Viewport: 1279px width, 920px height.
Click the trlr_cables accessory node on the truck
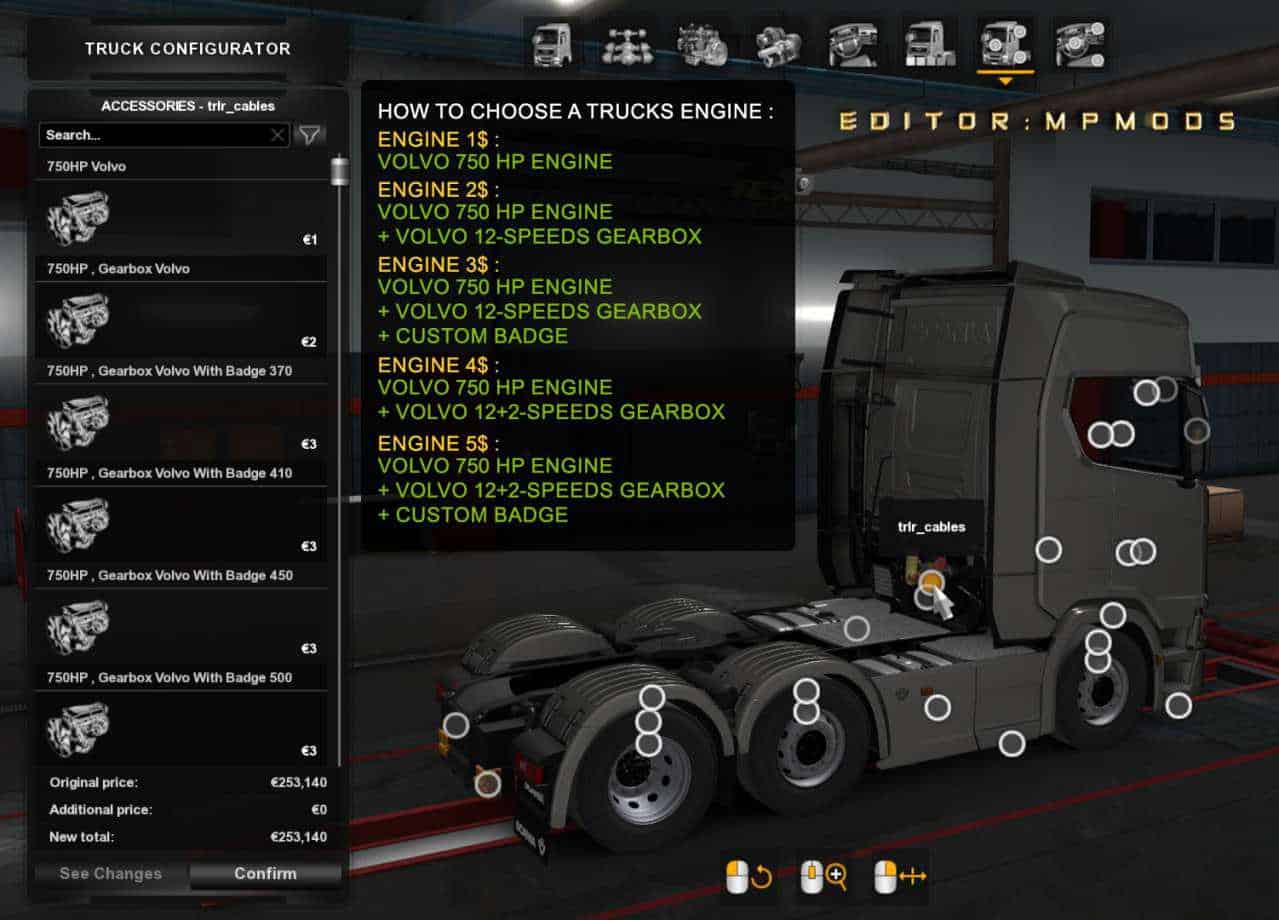[x=931, y=581]
